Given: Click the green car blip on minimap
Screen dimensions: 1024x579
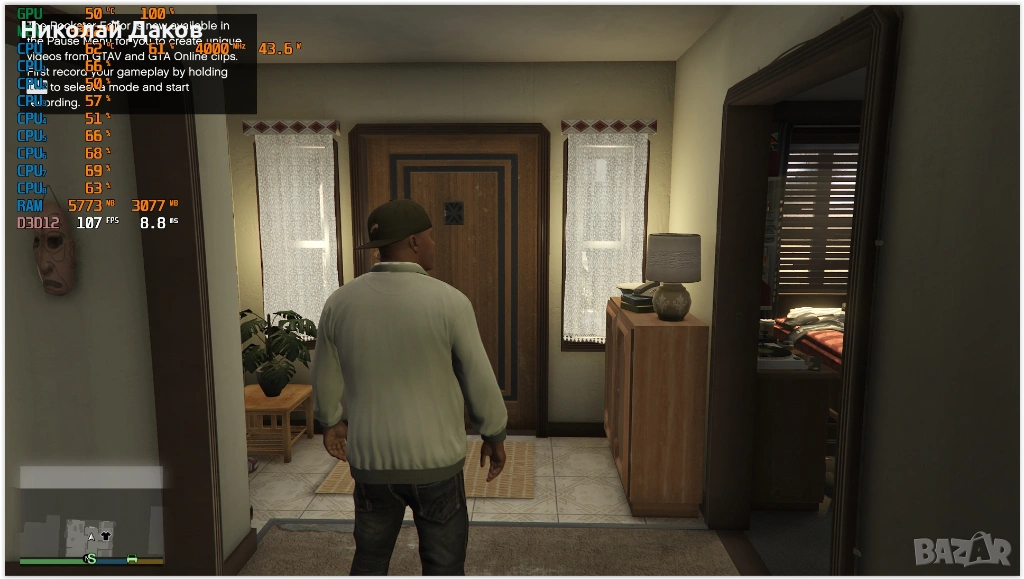Looking at the screenshot, I should pyautogui.click(x=131, y=558).
